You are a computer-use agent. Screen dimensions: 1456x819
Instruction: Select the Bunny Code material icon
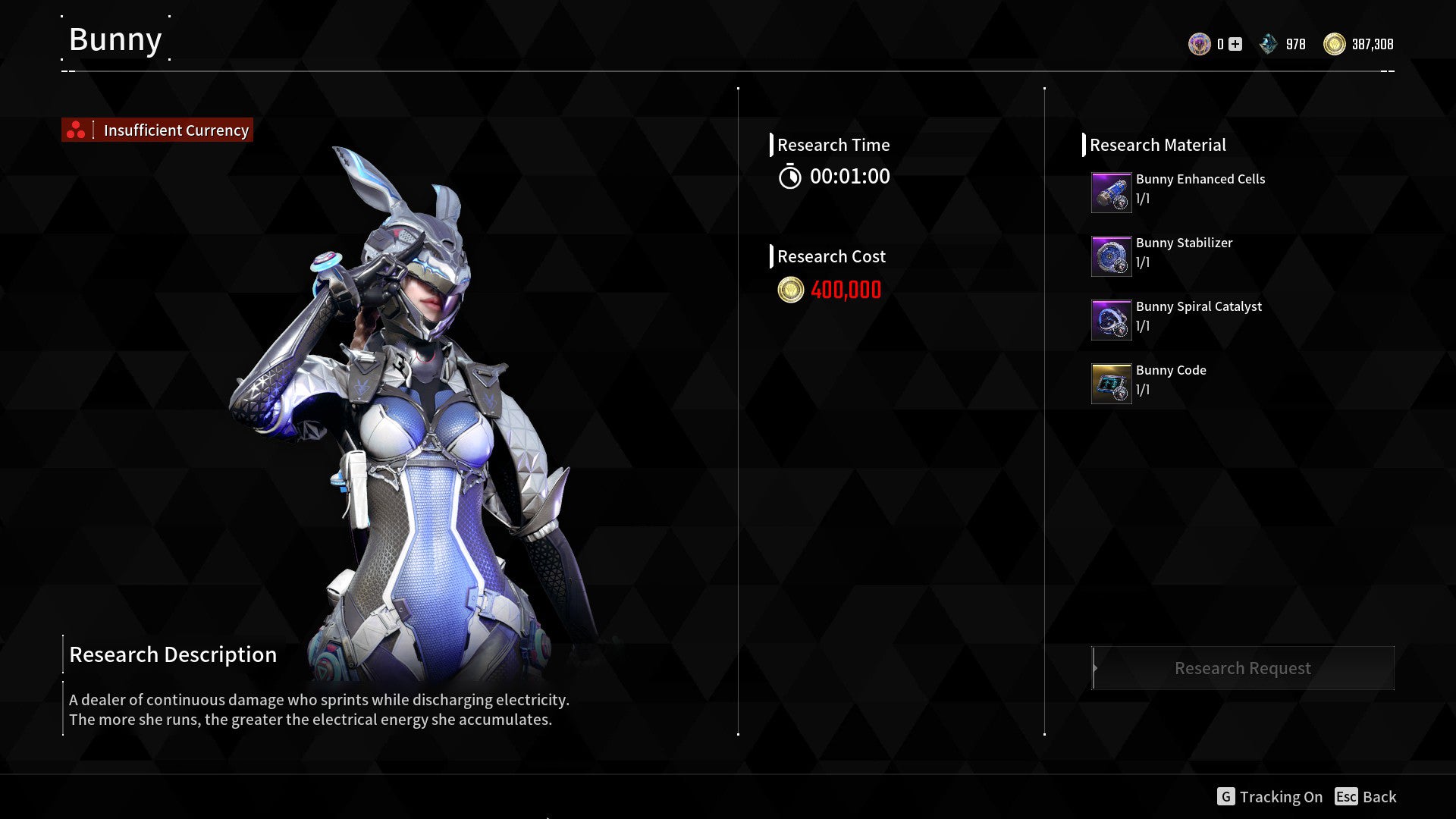1111,382
